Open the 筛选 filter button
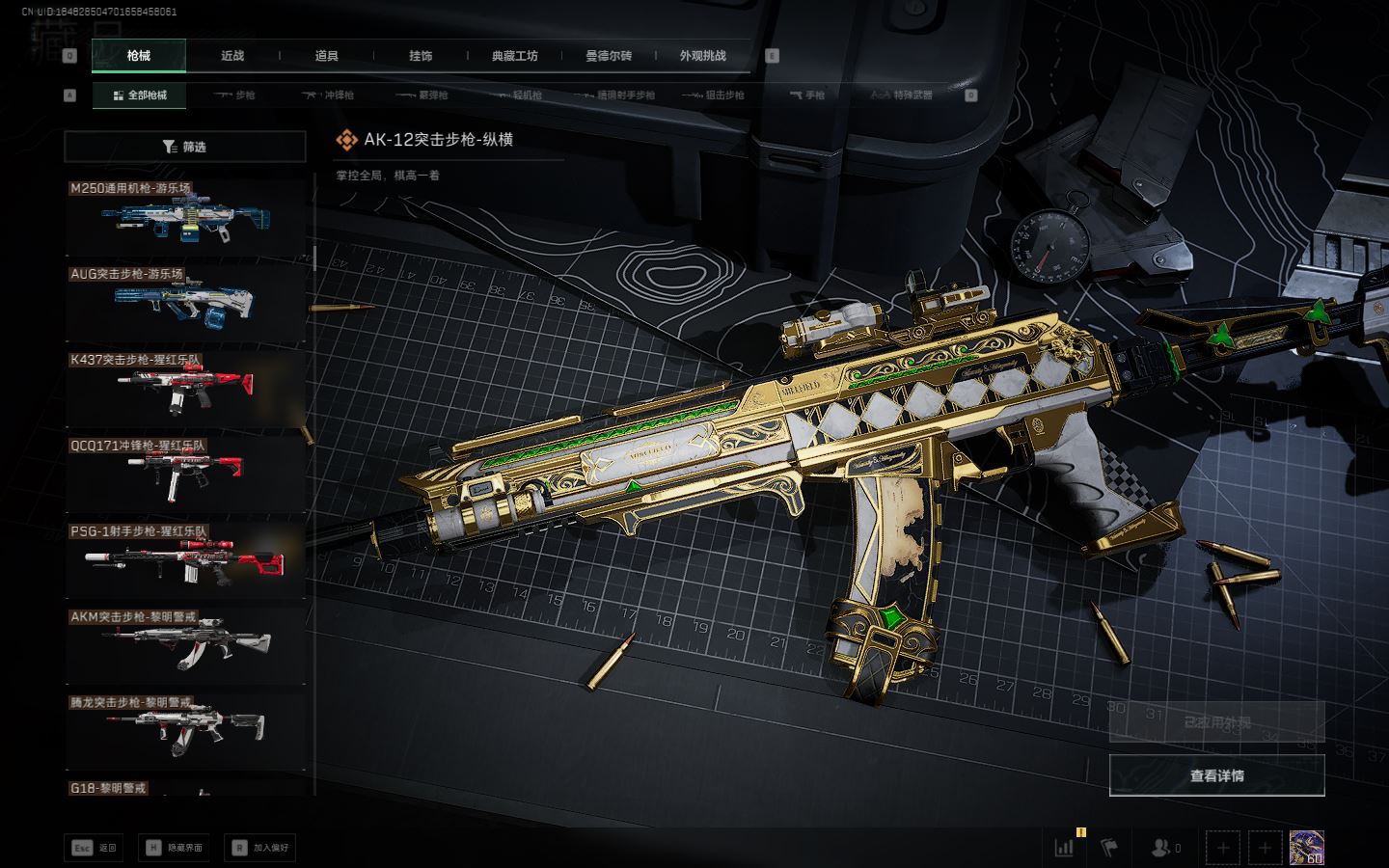1389x868 pixels. tap(185, 147)
